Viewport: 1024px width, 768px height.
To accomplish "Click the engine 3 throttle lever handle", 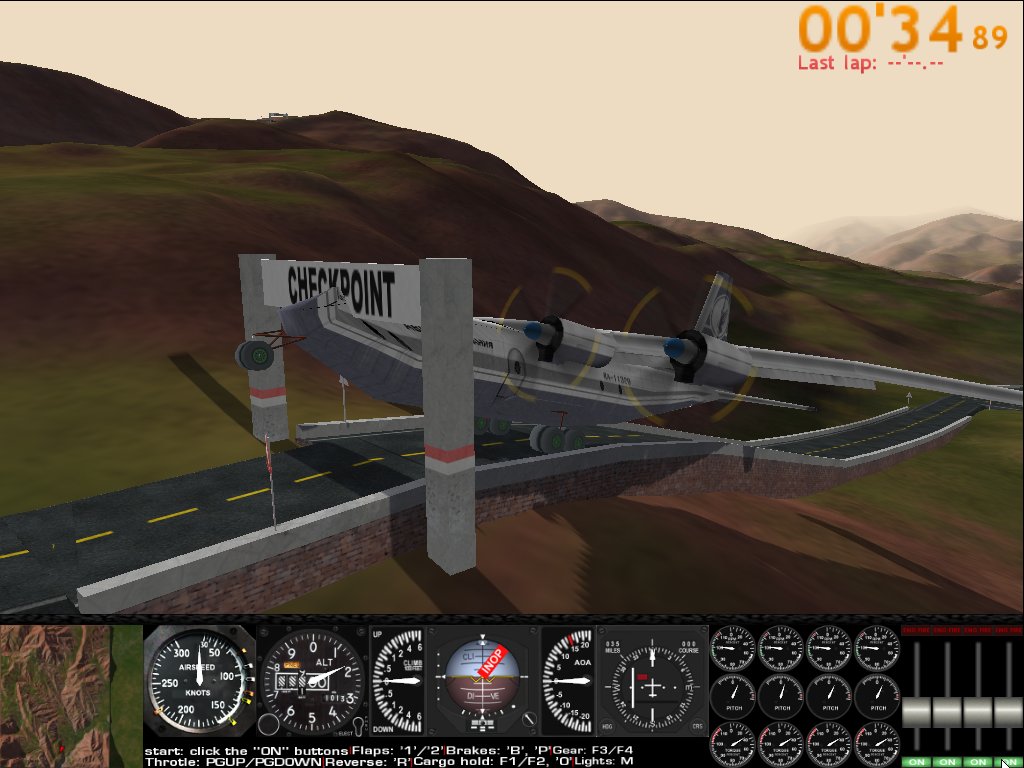I will click(978, 712).
